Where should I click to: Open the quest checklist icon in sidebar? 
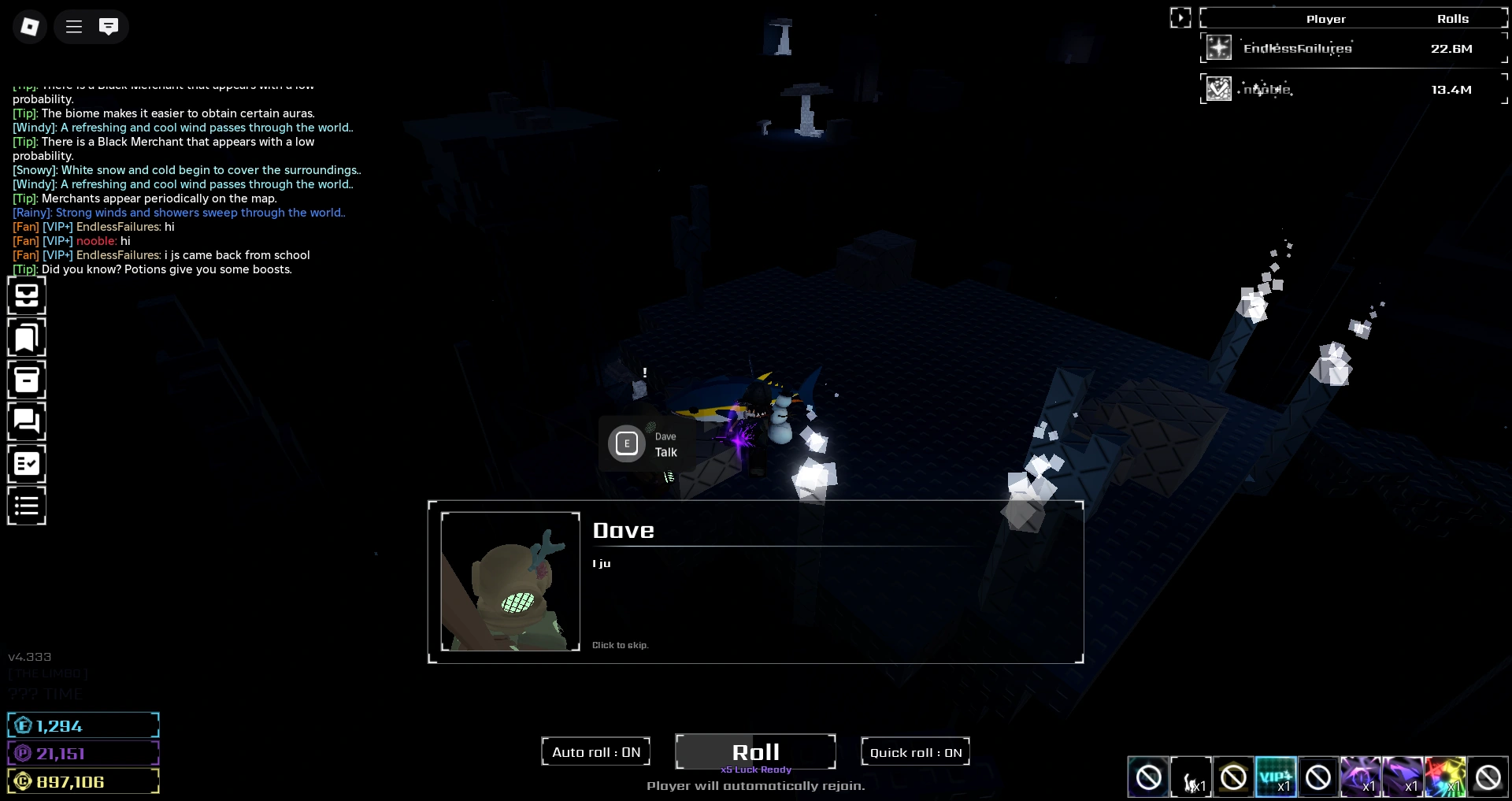tap(27, 464)
